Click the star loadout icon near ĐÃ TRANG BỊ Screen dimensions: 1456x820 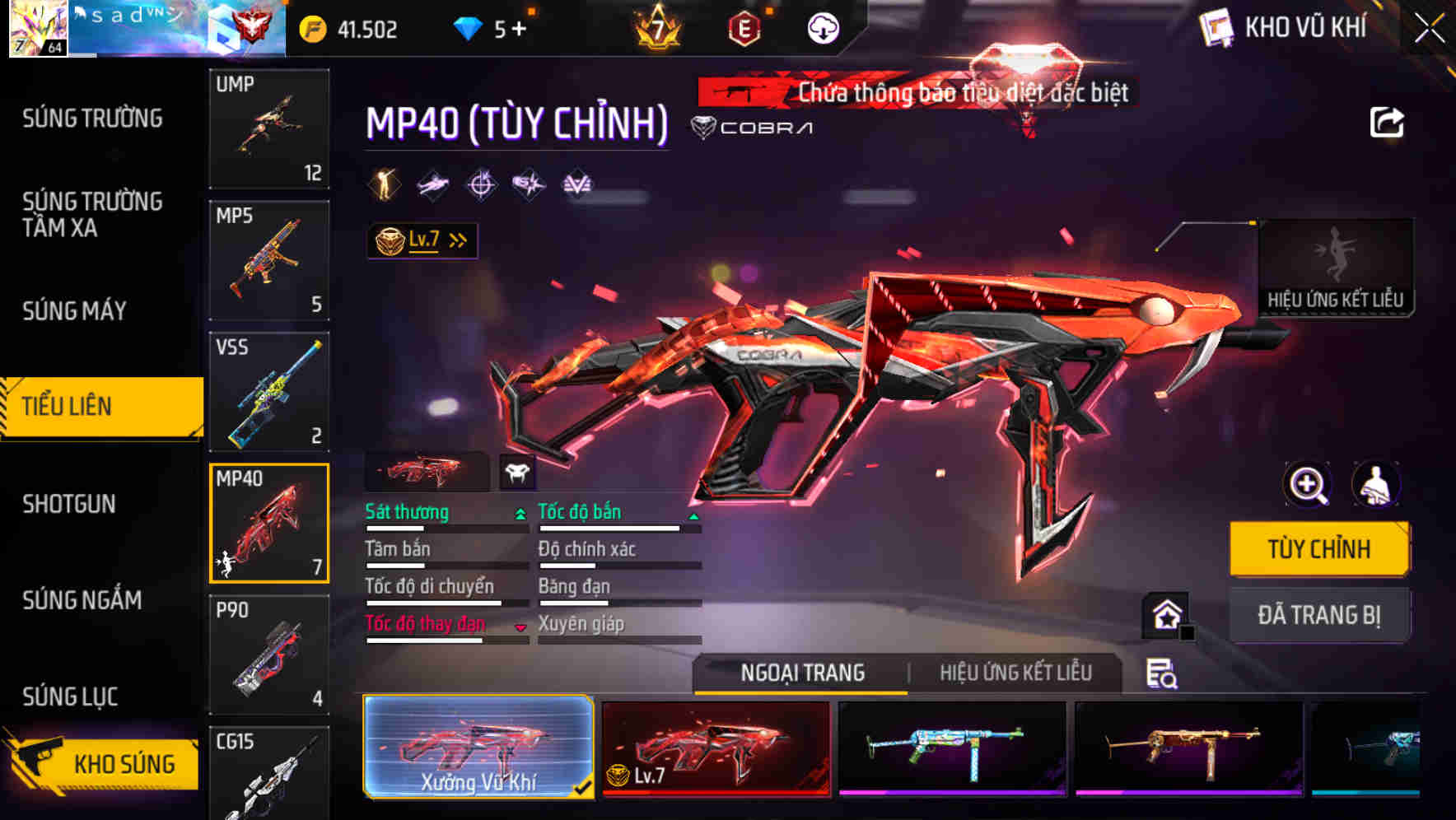(x=1166, y=613)
